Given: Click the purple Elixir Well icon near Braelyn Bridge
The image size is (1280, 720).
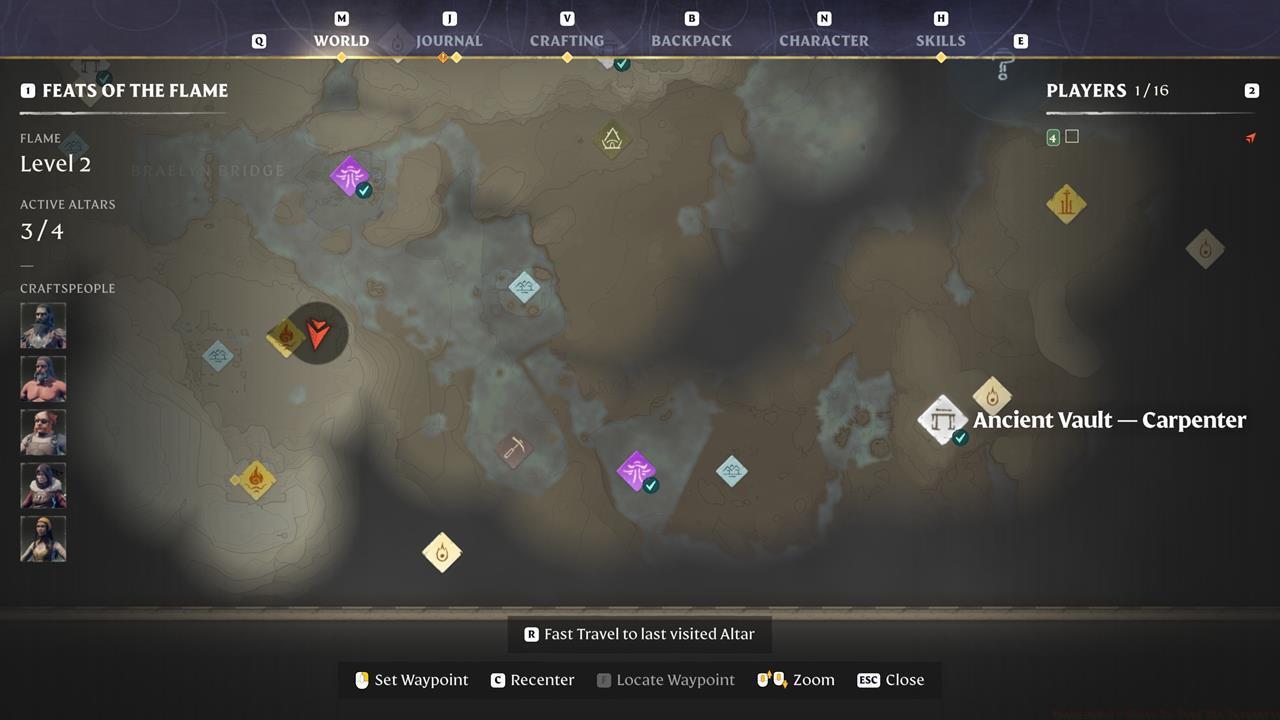Looking at the screenshot, I should 347,176.
